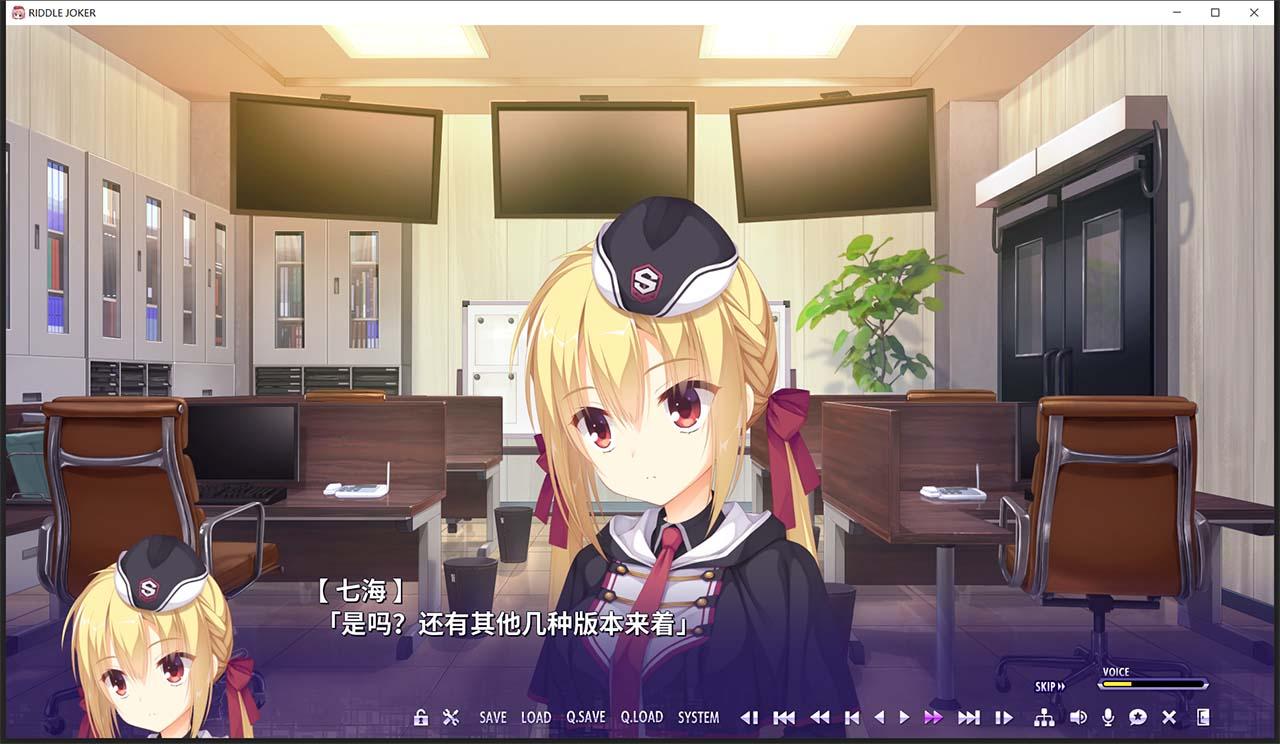Screen dimensions: 1280x744
Task: Click the rewind double-arrow control
Action: point(820,718)
